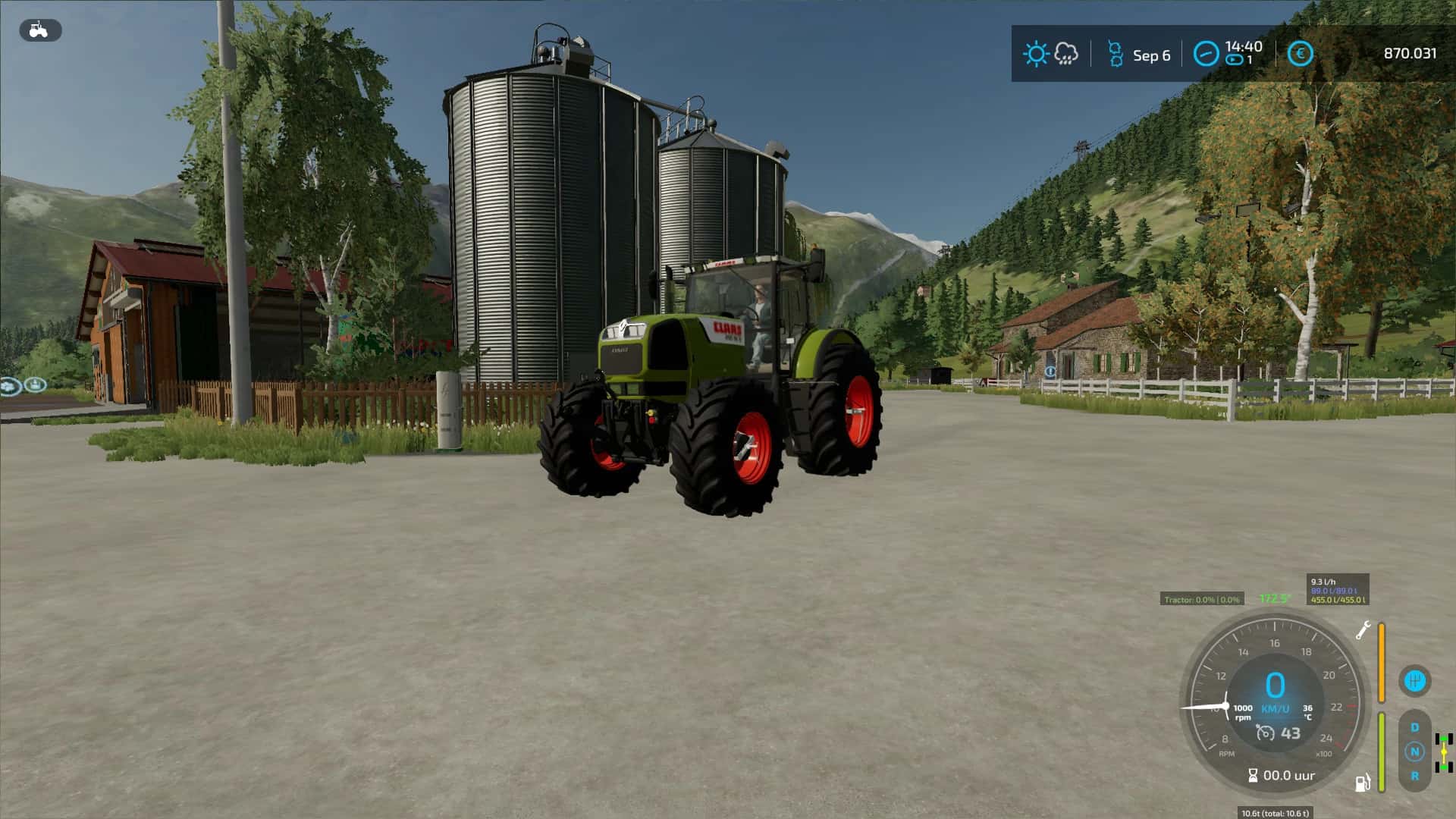Viewport: 1456px width, 819px height.
Task: Click the operating hours hourglass icon
Action: tap(1253, 775)
